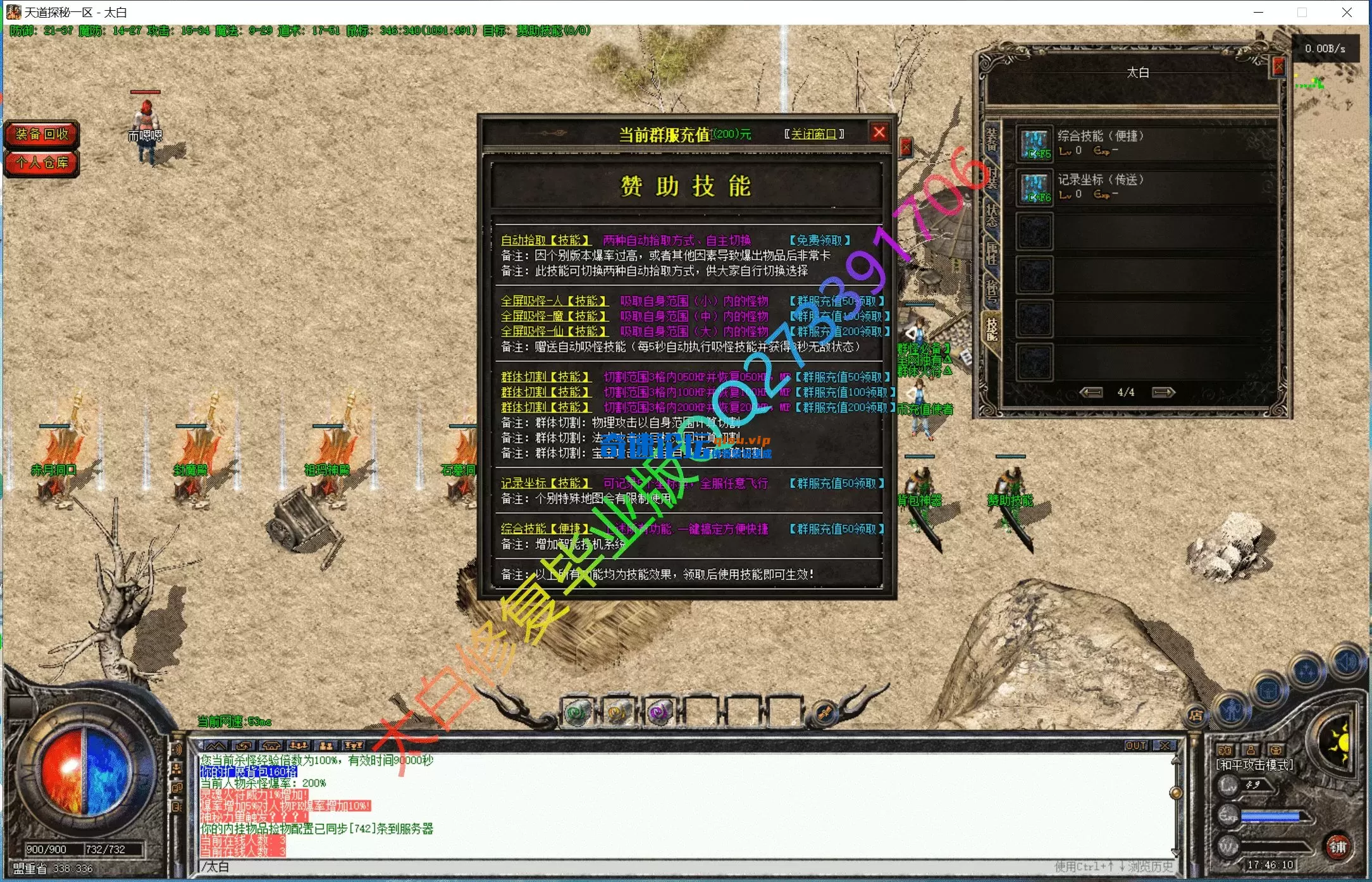Image resolution: width=1372 pixels, height=882 pixels.
Task: Claim the free 自动拾取 skill via 免费领取
Action: [819, 240]
